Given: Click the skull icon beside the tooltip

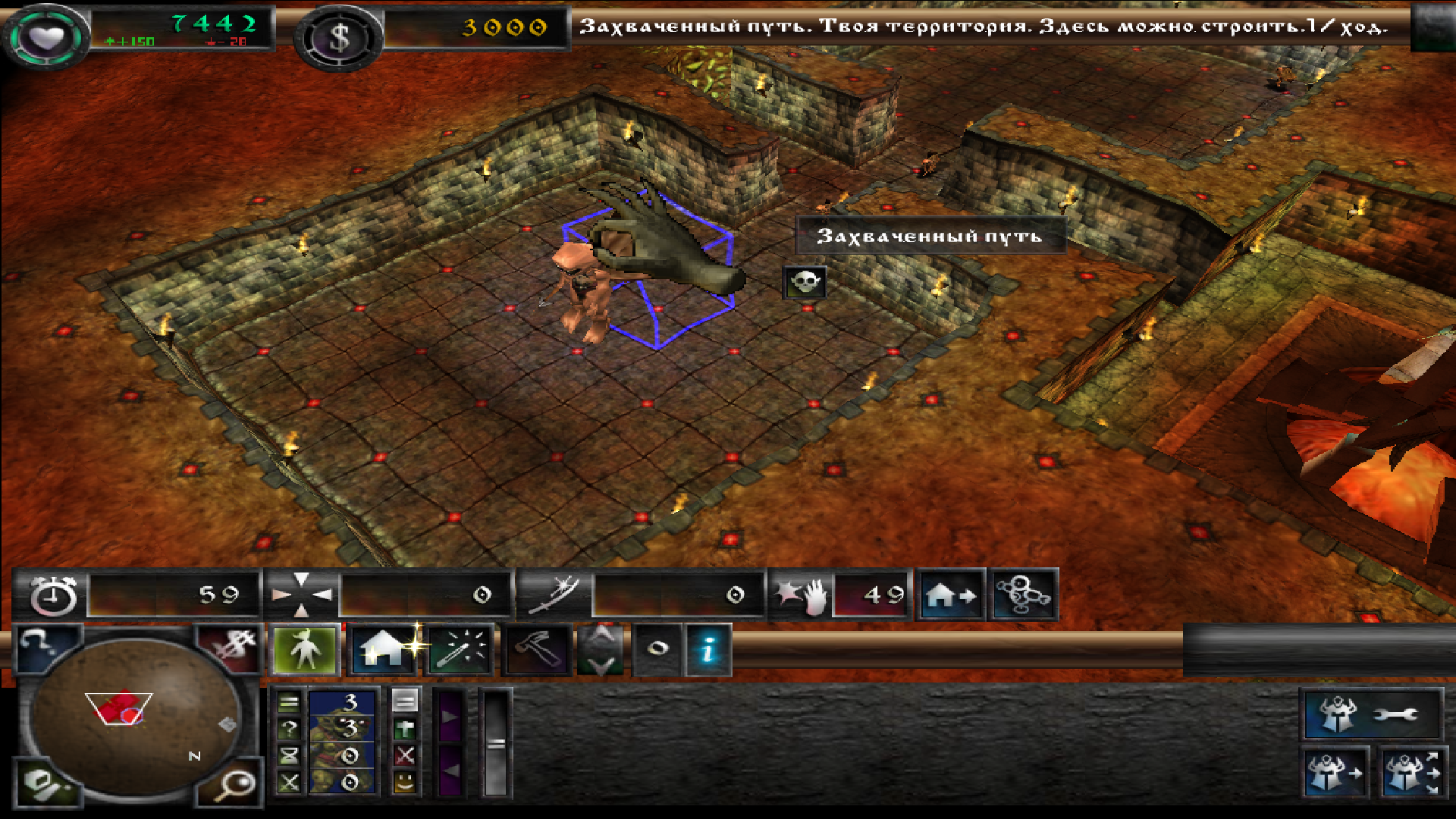Looking at the screenshot, I should 804,282.
